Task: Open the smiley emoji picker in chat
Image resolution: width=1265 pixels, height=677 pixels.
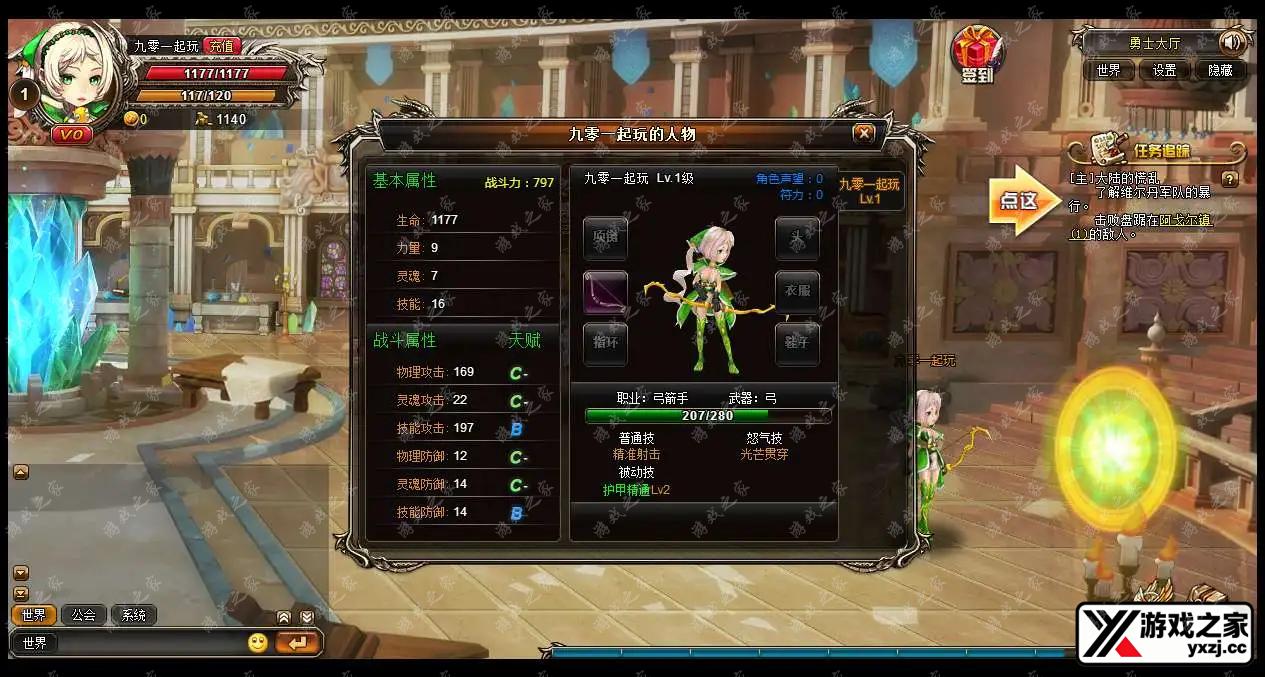Action: point(258,643)
